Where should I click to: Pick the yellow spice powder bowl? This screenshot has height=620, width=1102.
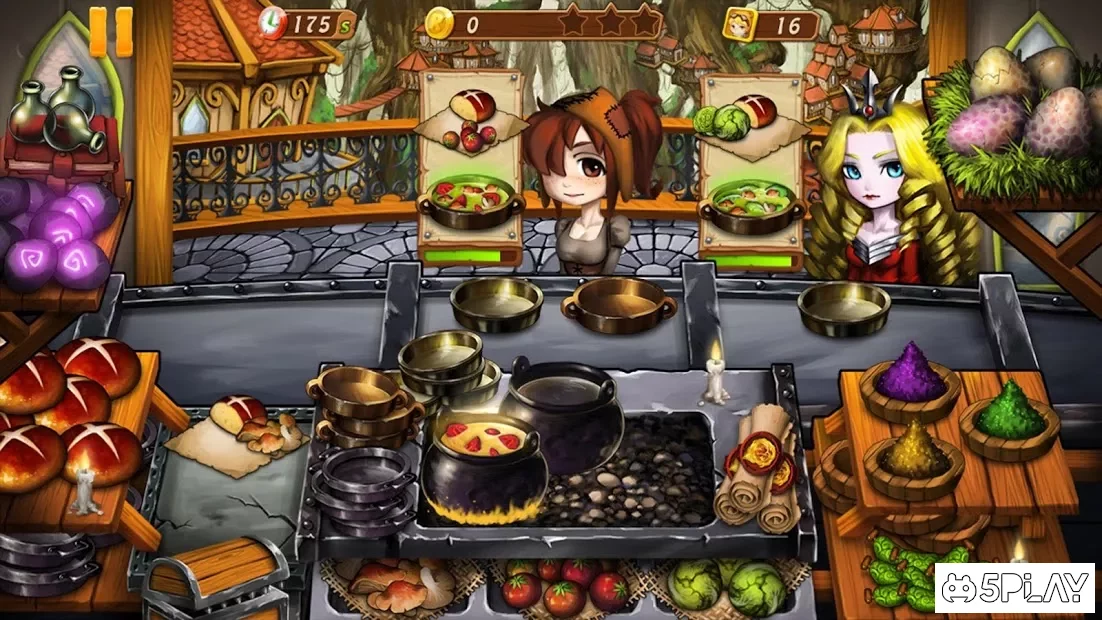pyautogui.click(x=913, y=452)
